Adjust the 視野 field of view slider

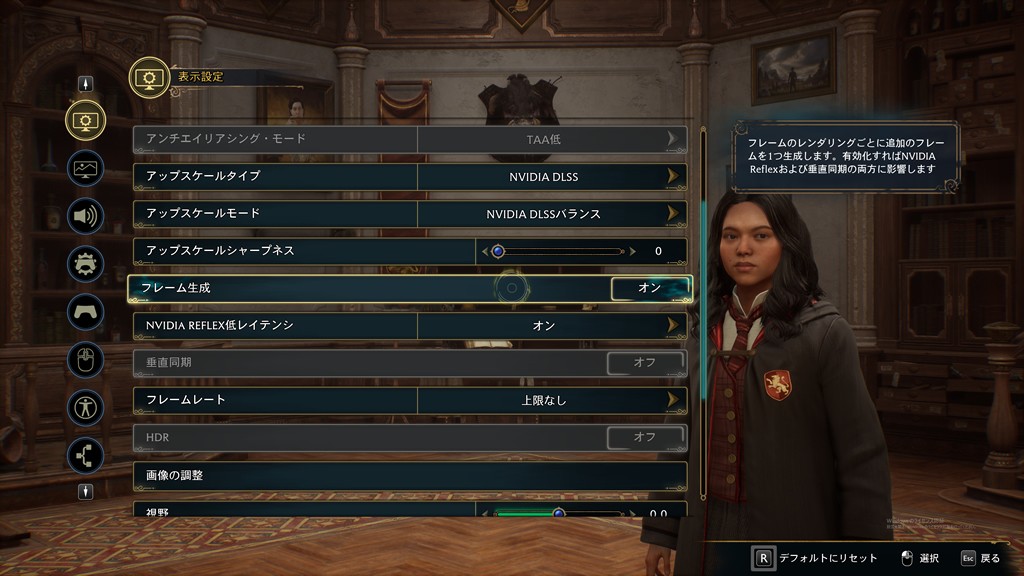point(558,513)
